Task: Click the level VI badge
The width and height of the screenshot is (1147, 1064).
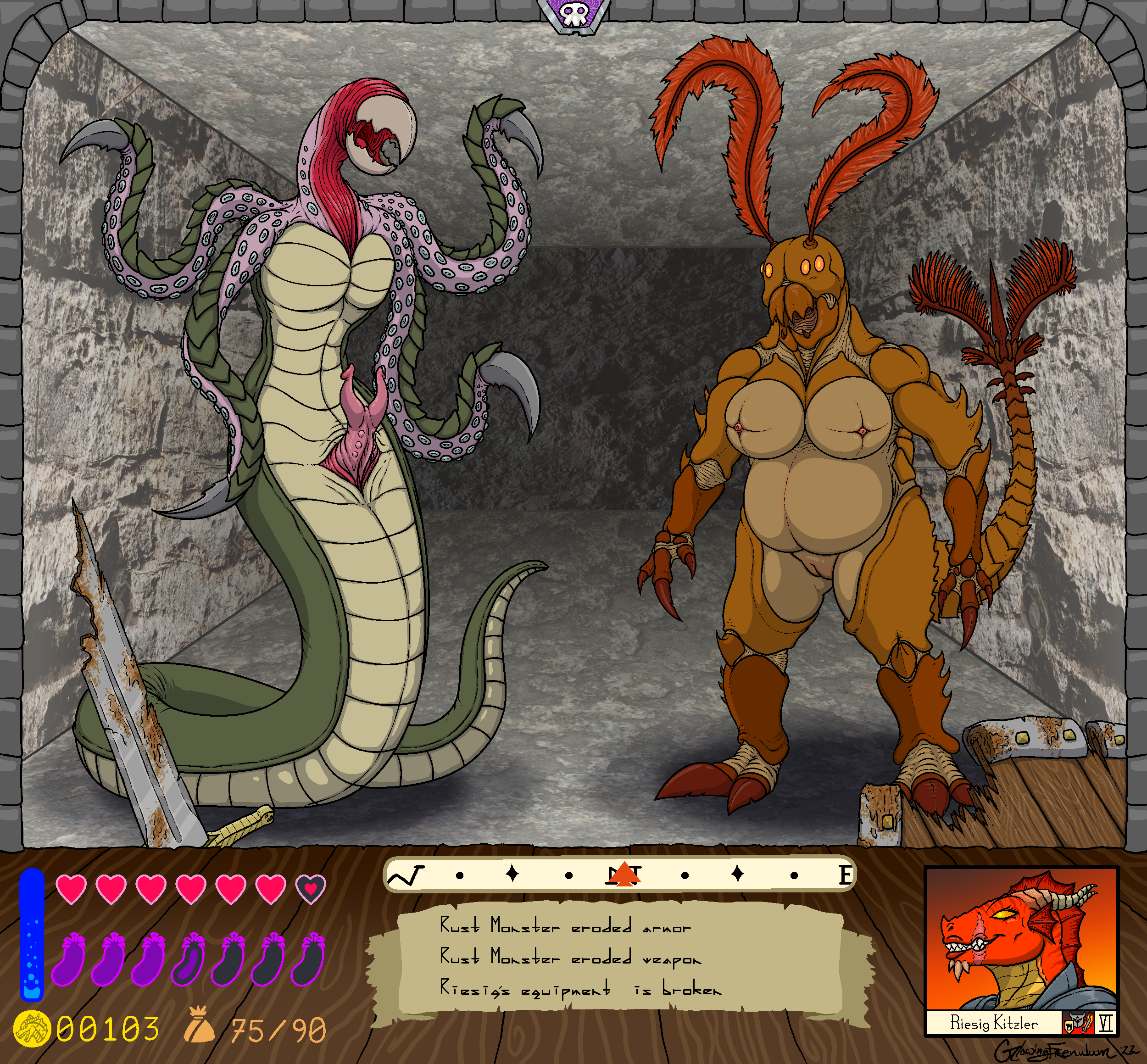Action: pyautogui.click(x=1105, y=1023)
